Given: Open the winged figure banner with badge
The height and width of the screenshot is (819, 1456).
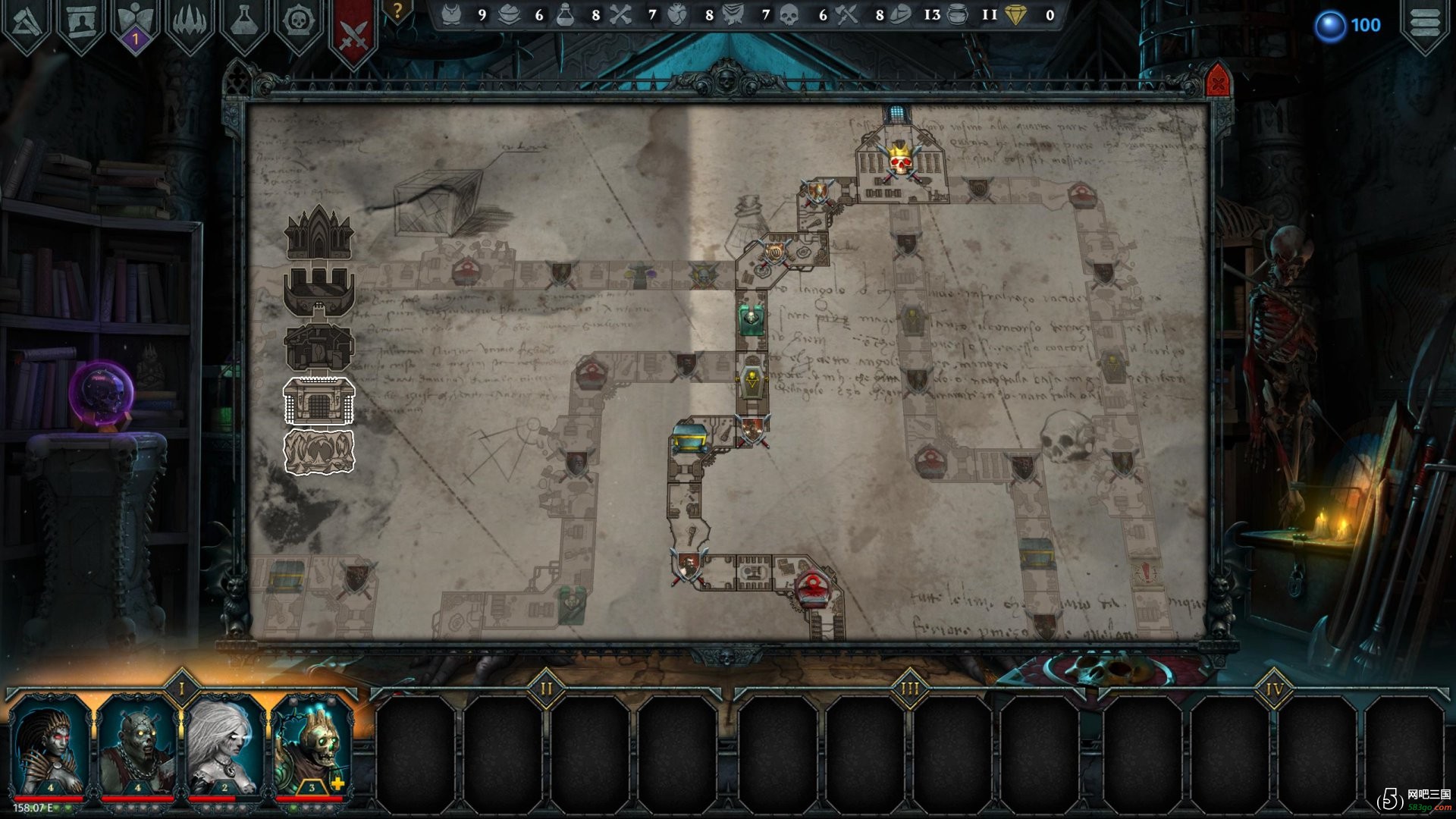Looking at the screenshot, I should pyautogui.click(x=136, y=24).
